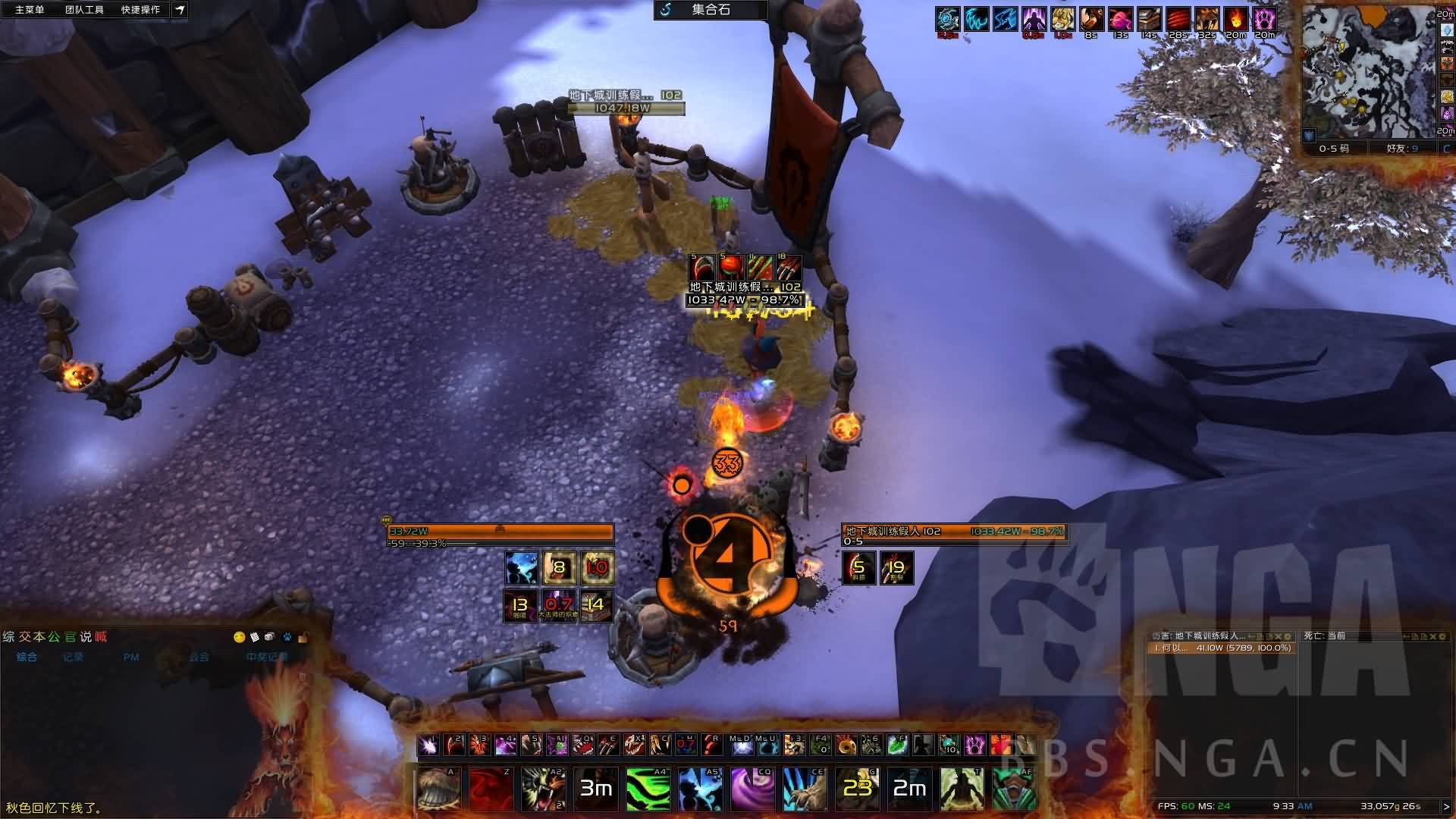
Task: Click the damage meter row showing 41.10W
Action: coord(1221,648)
